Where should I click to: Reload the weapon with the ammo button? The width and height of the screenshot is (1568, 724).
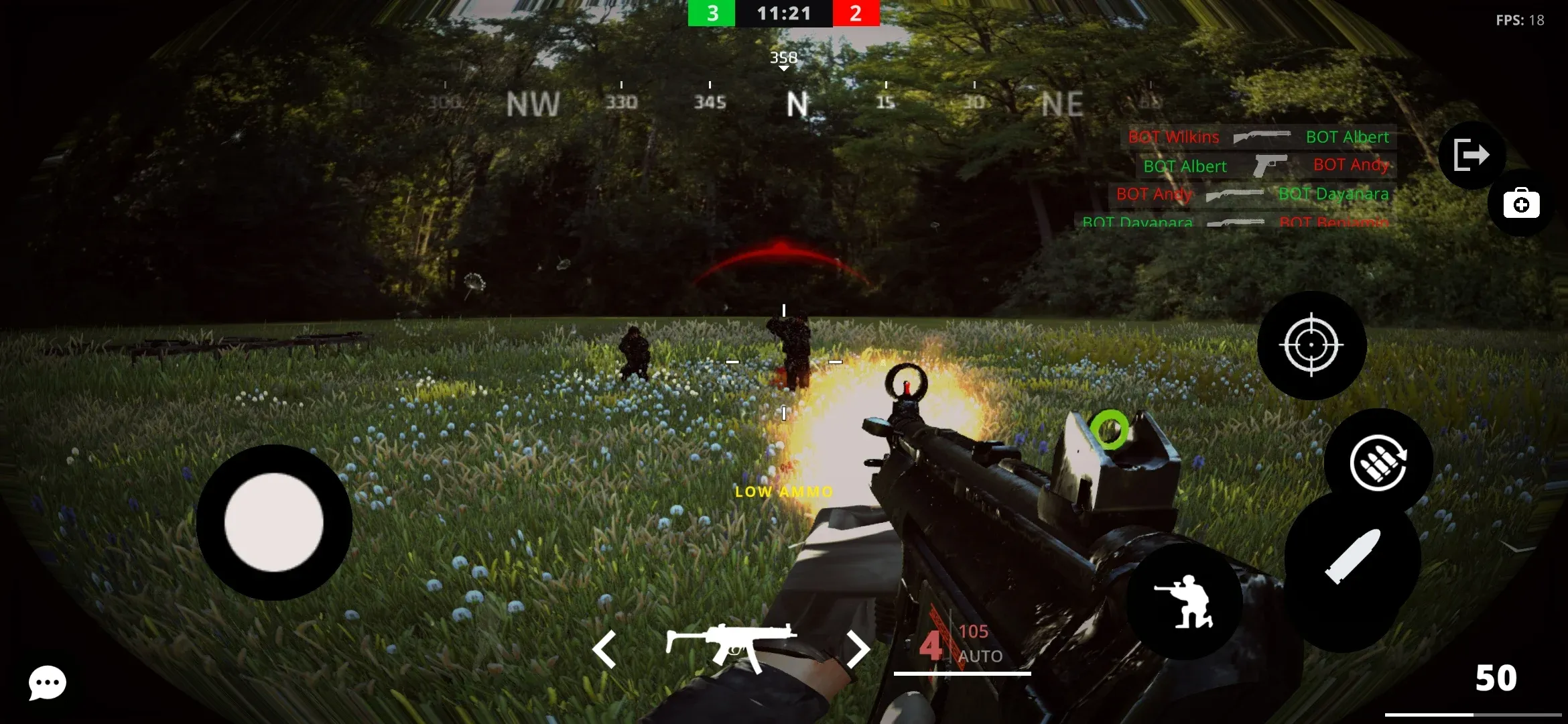coord(1378,463)
